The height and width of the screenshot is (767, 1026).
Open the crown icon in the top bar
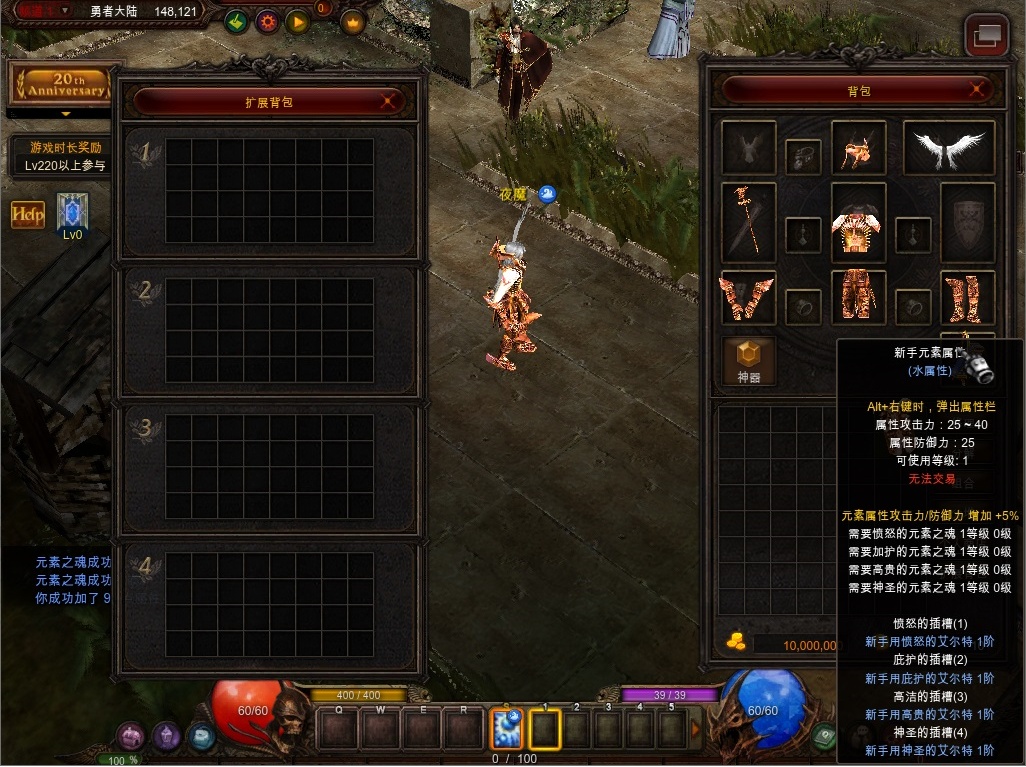353,21
